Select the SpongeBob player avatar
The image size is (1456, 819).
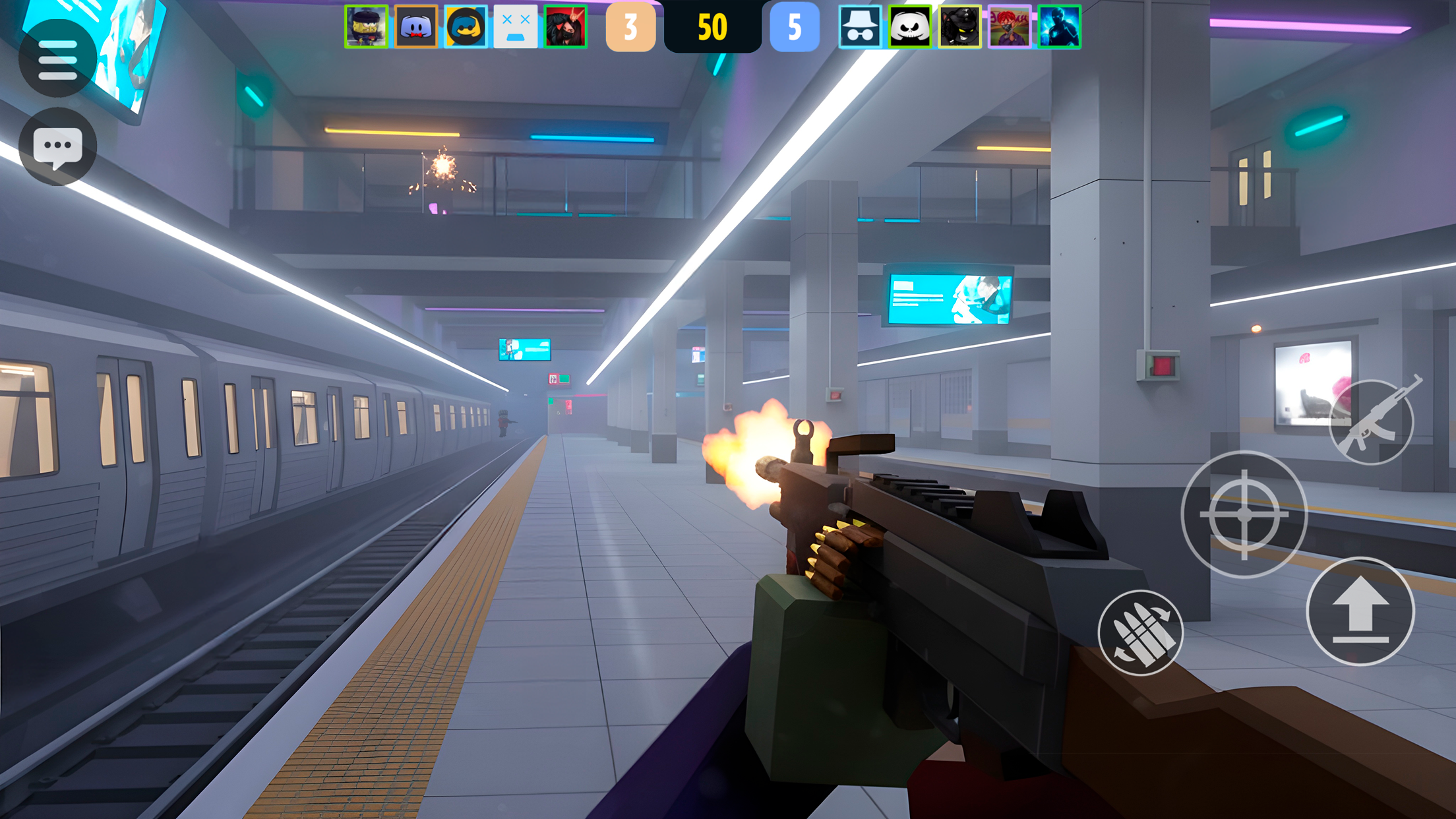coord(366,27)
